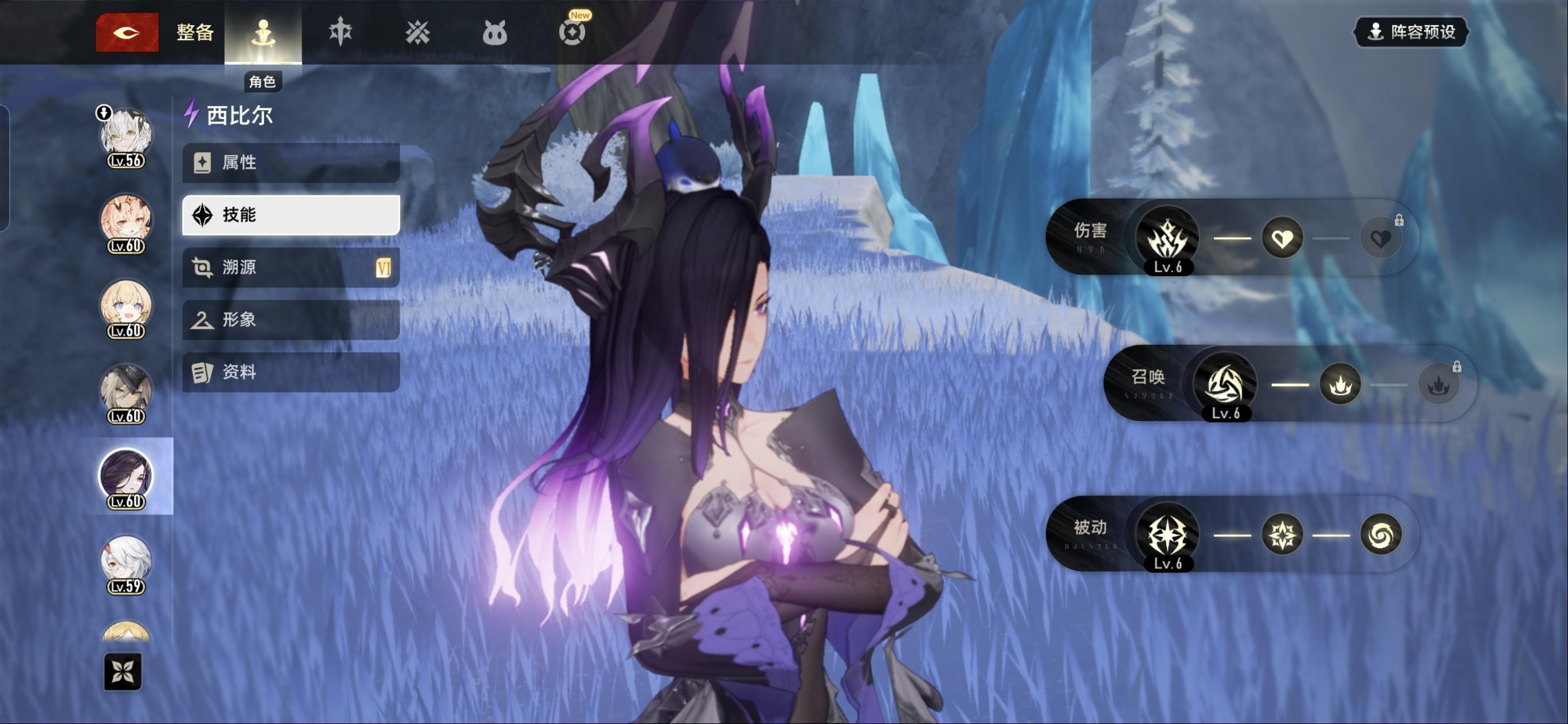
Task: Open the 阵容预设 lineup preset
Action: (1410, 32)
